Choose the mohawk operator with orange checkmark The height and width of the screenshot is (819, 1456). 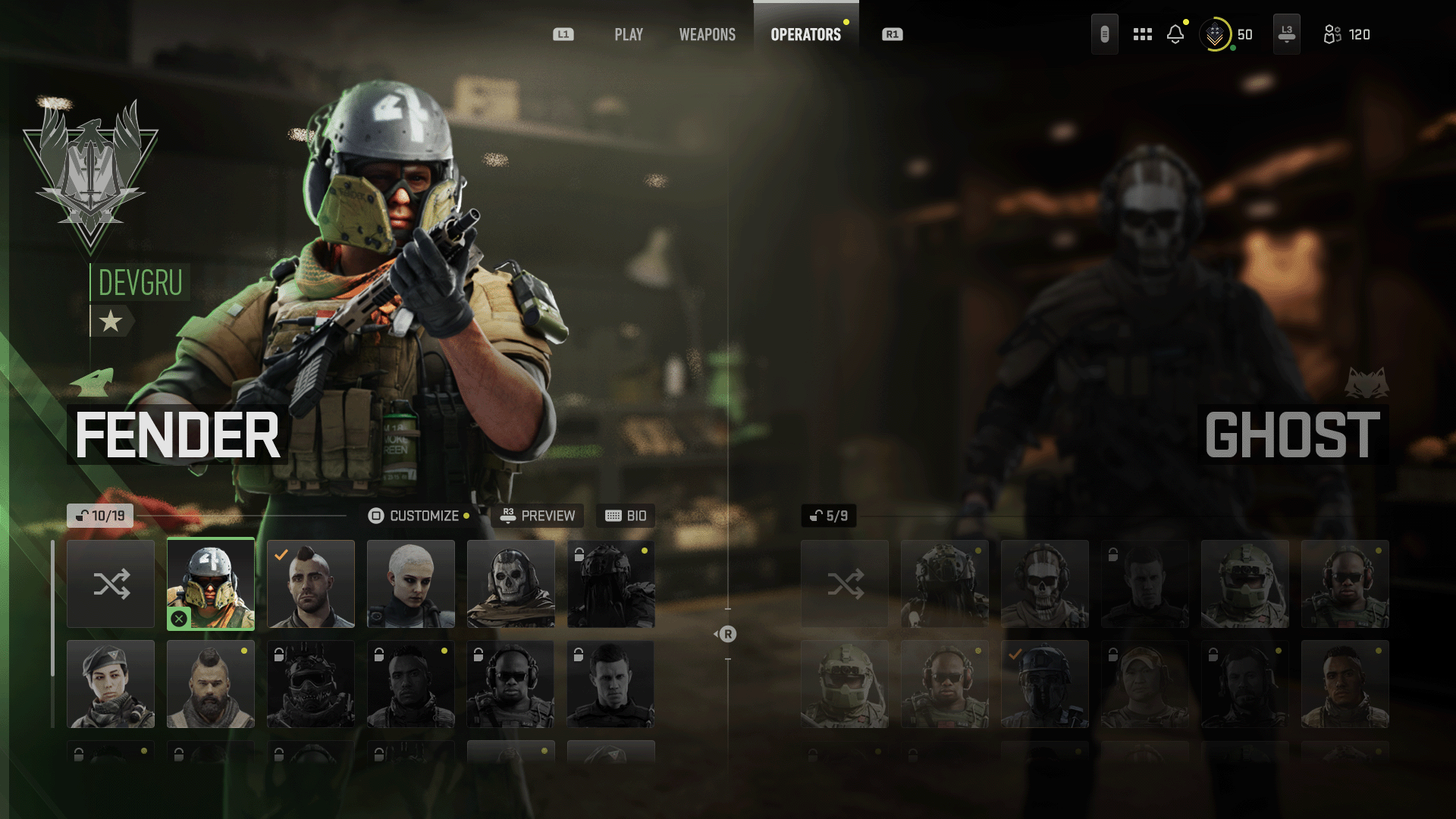tap(311, 584)
